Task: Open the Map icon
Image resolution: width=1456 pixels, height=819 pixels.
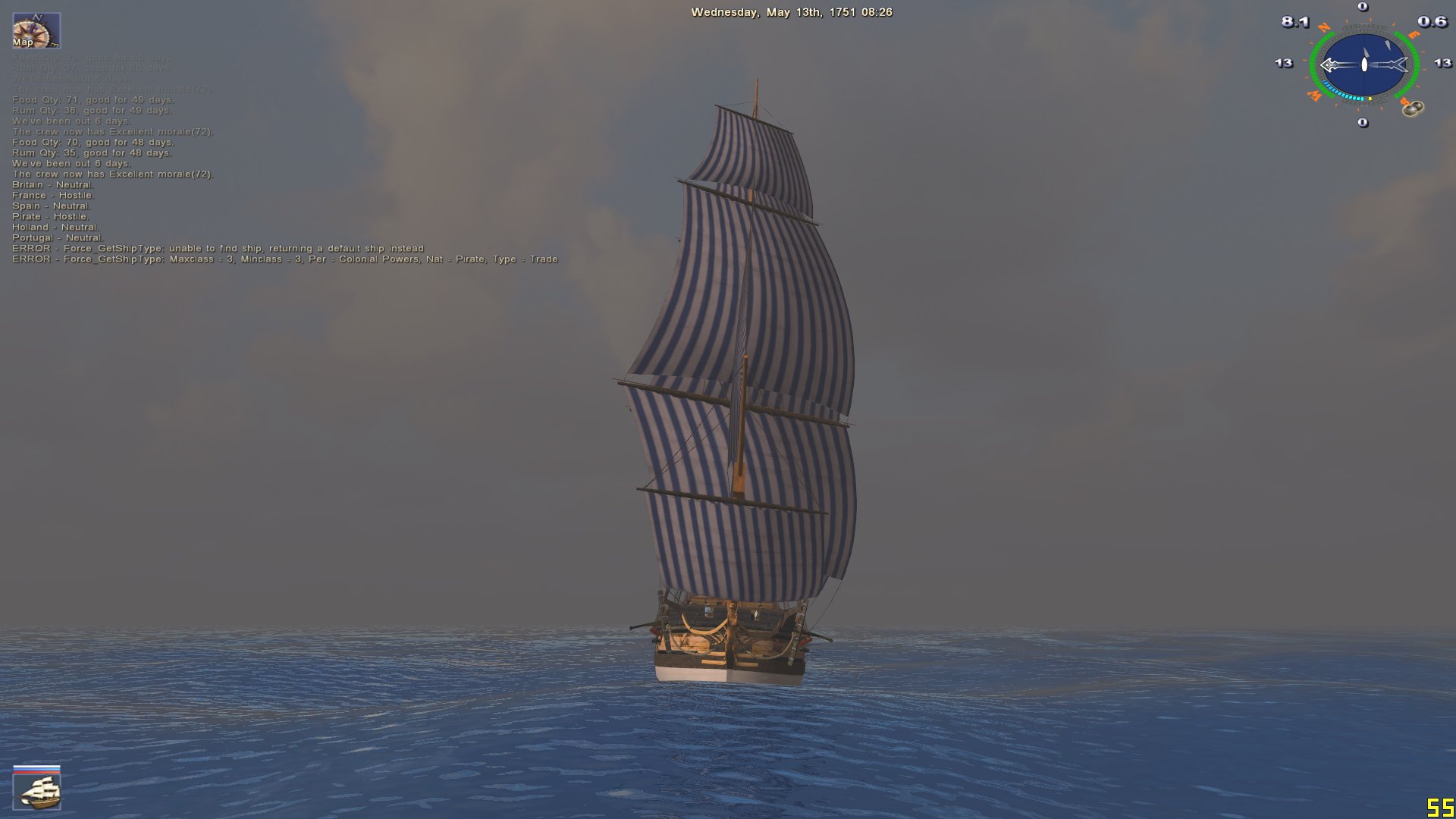Action: [36, 30]
